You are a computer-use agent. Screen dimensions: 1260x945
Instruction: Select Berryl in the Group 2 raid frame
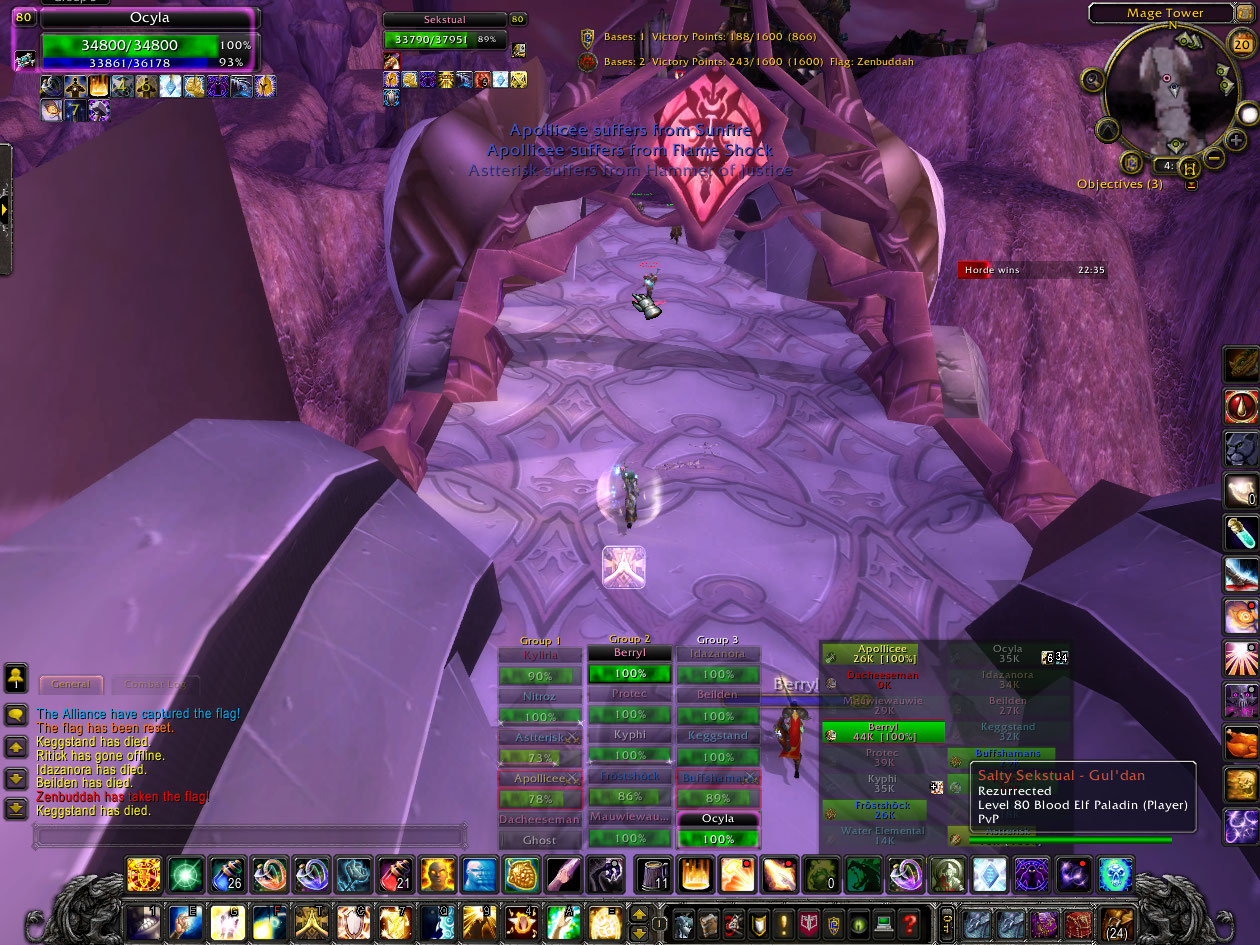[630, 653]
